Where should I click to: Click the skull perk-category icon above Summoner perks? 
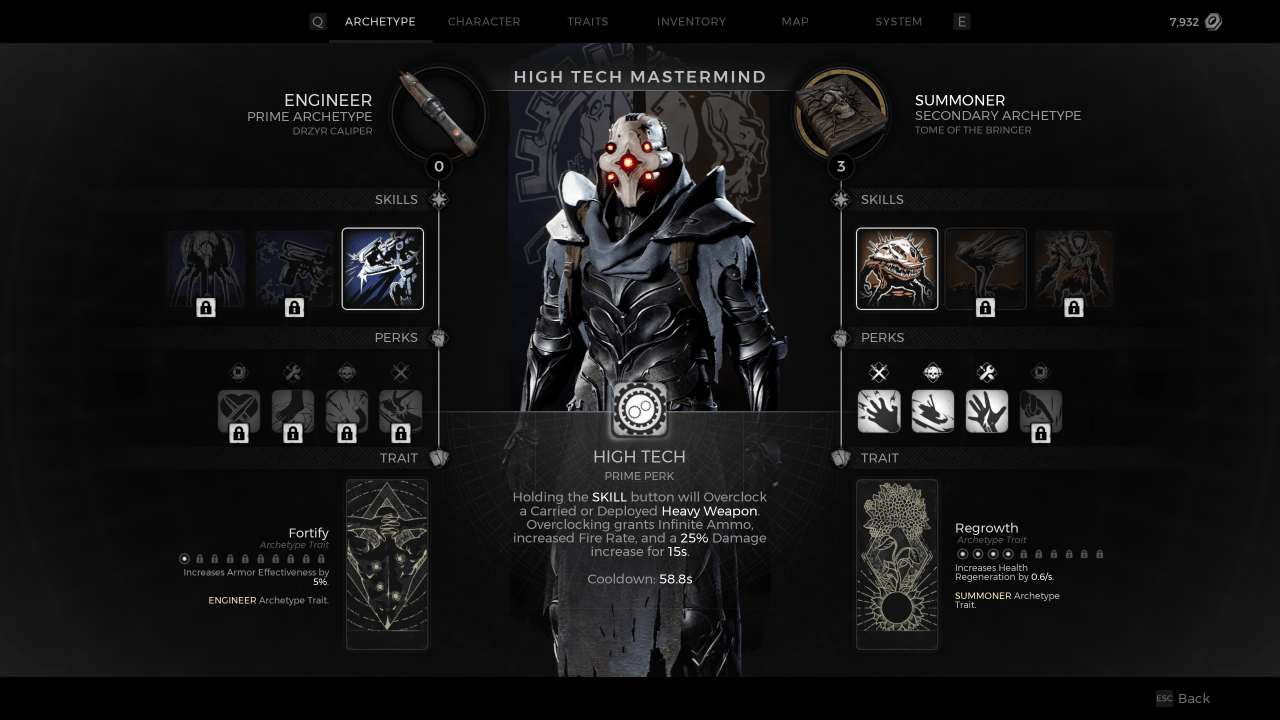[933, 372]
